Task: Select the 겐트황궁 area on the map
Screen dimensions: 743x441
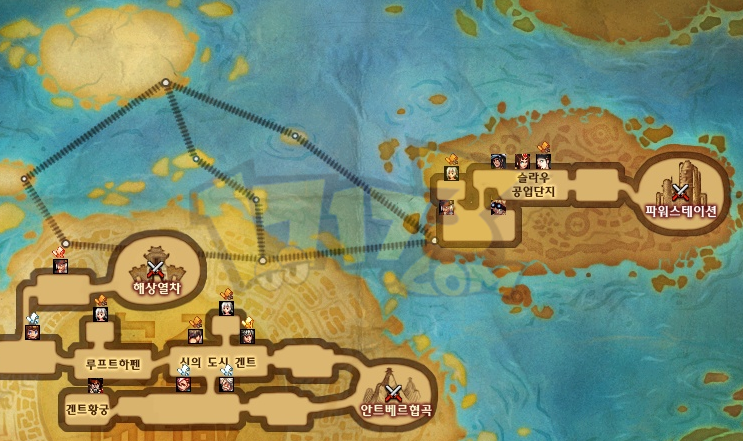Action: tap(89, 409)
